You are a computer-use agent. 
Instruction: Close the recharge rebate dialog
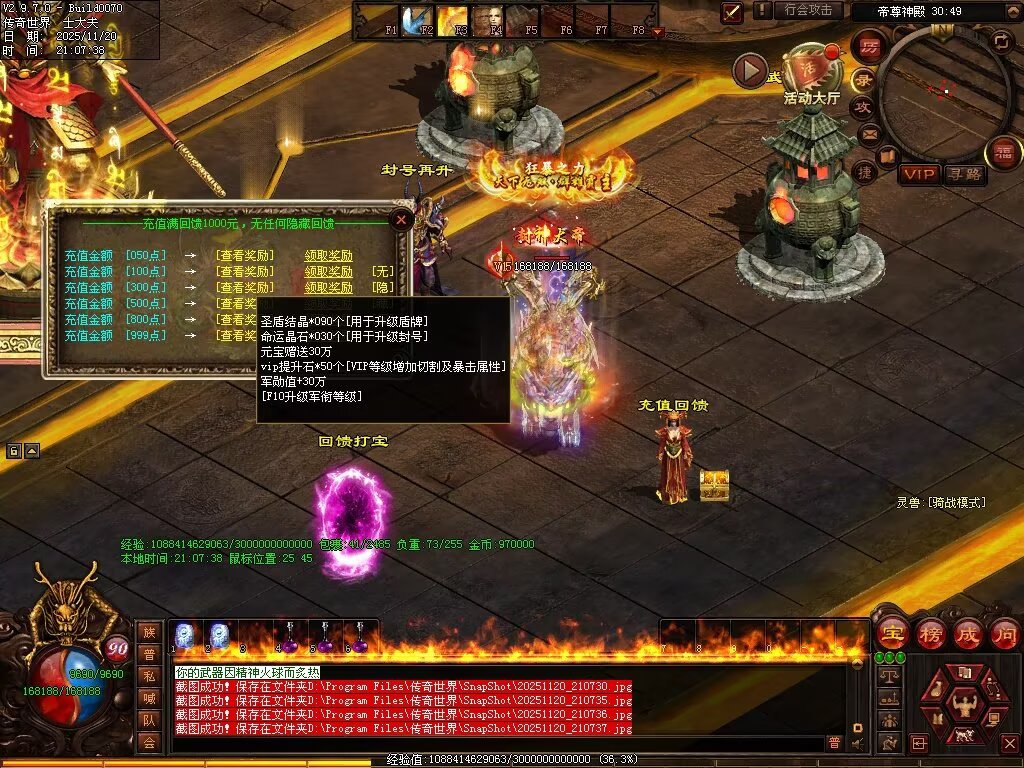pos(401,219)
